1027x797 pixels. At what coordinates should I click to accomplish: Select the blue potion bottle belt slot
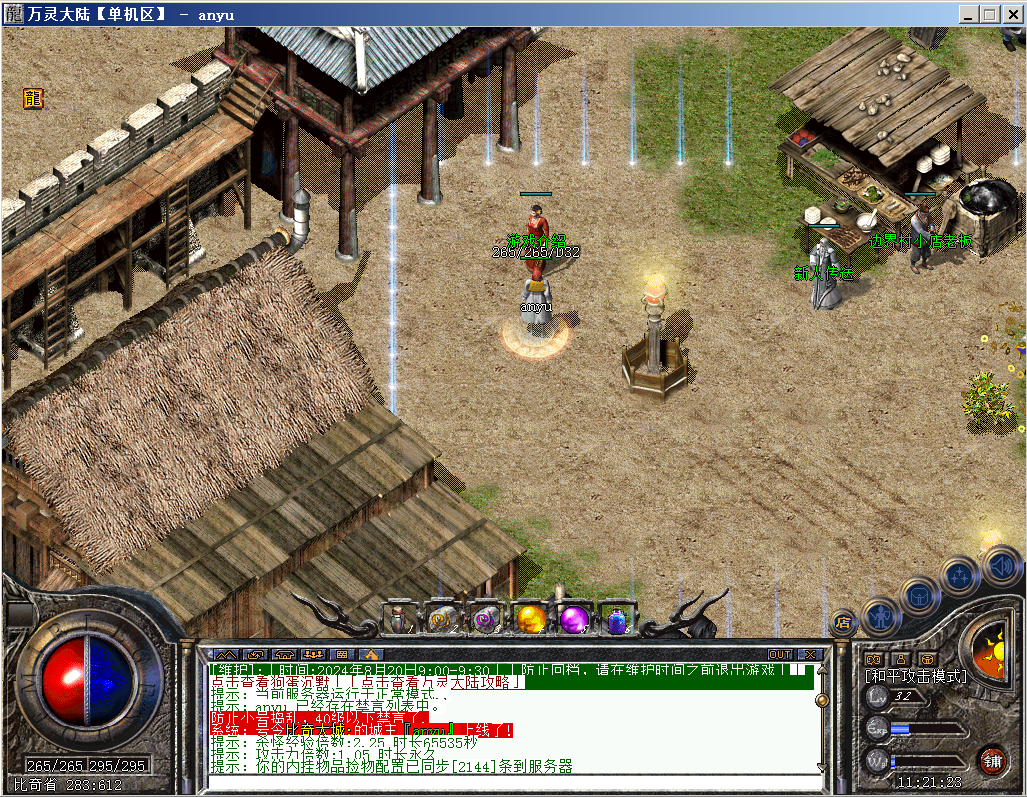[x=617, y=620]
